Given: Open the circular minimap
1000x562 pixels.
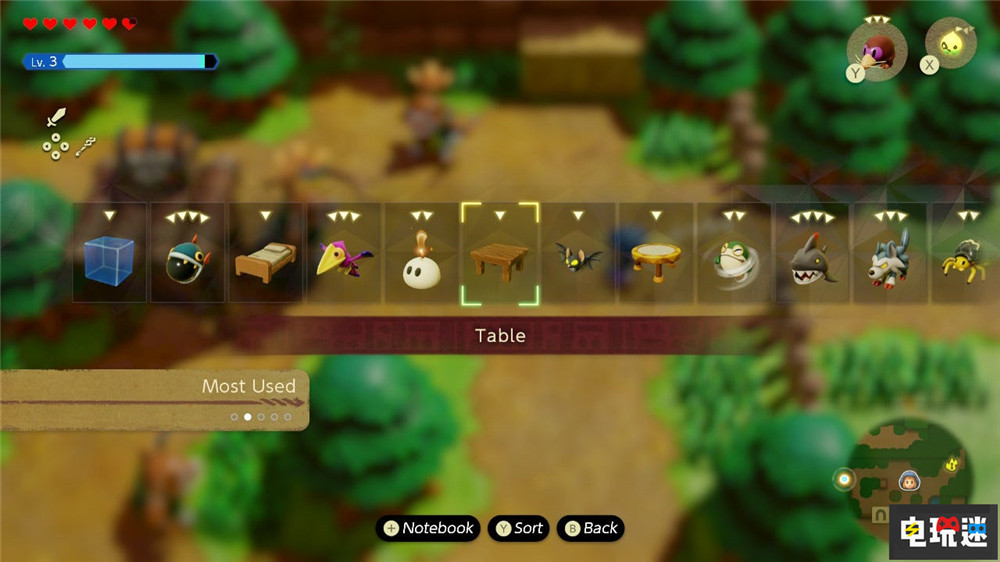Looking at the screenshot, I should coord(907,478).
